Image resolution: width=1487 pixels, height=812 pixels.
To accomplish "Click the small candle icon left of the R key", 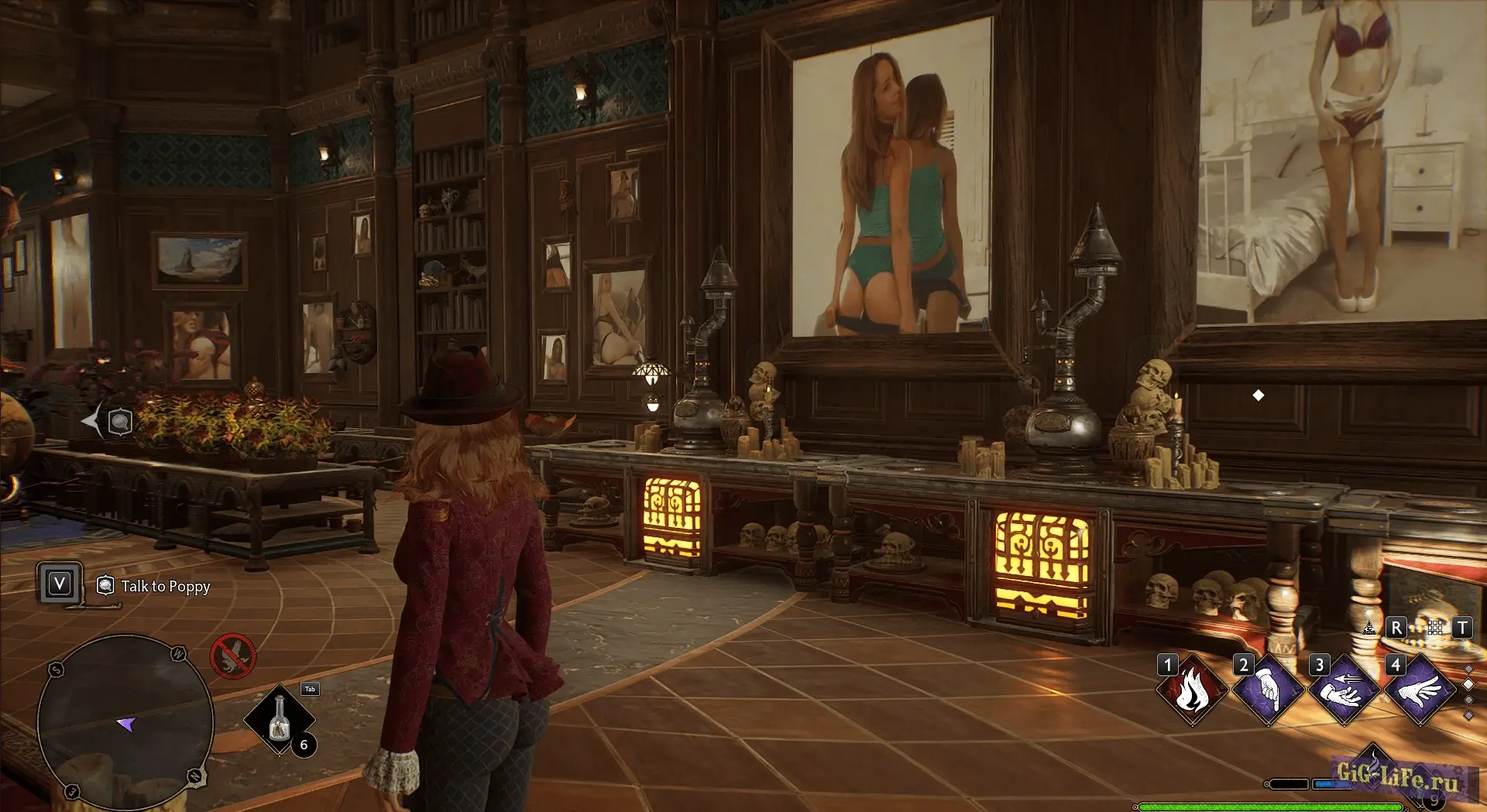I will (1369, 628).
